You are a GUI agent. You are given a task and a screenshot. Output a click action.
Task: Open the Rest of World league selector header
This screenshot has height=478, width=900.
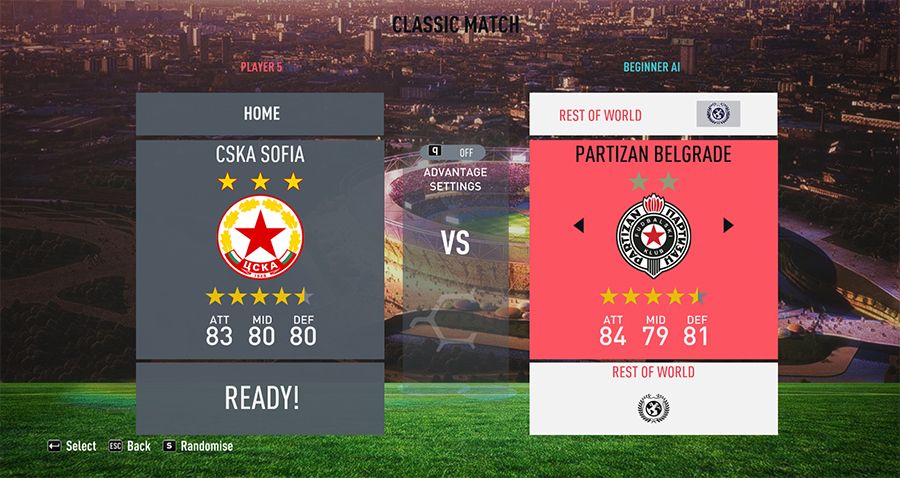tap(652, 115)
